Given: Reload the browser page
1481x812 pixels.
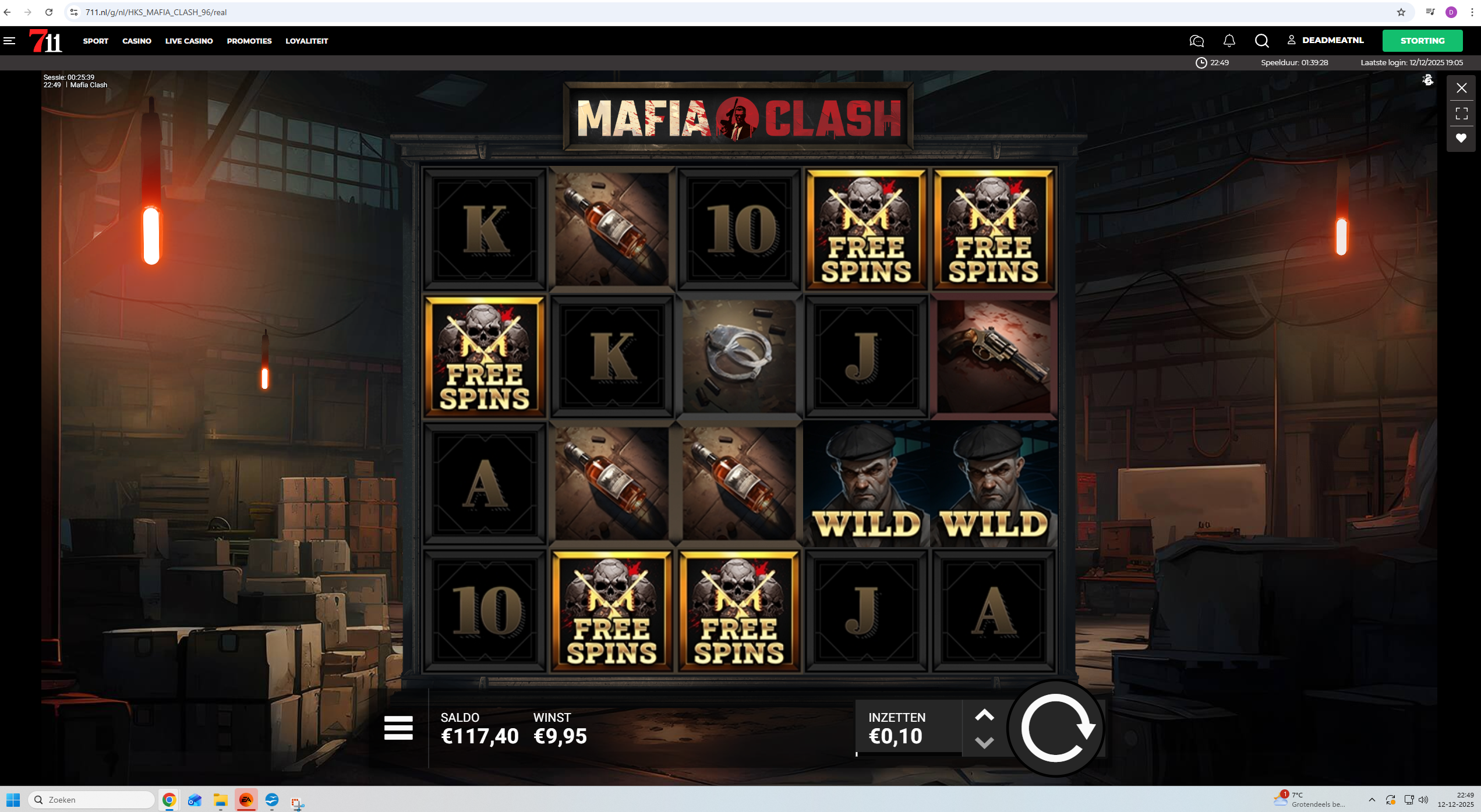Looking at the screenshot, I should (49, 12).
